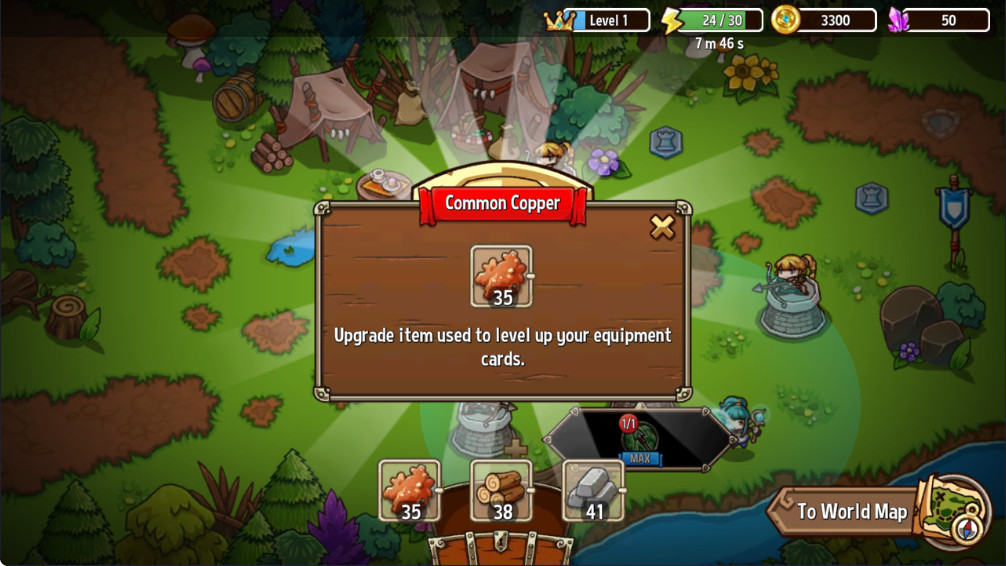
Task: Choose the silver ingot resource slot
Action: pyautogui.click(x=594, y=491)
